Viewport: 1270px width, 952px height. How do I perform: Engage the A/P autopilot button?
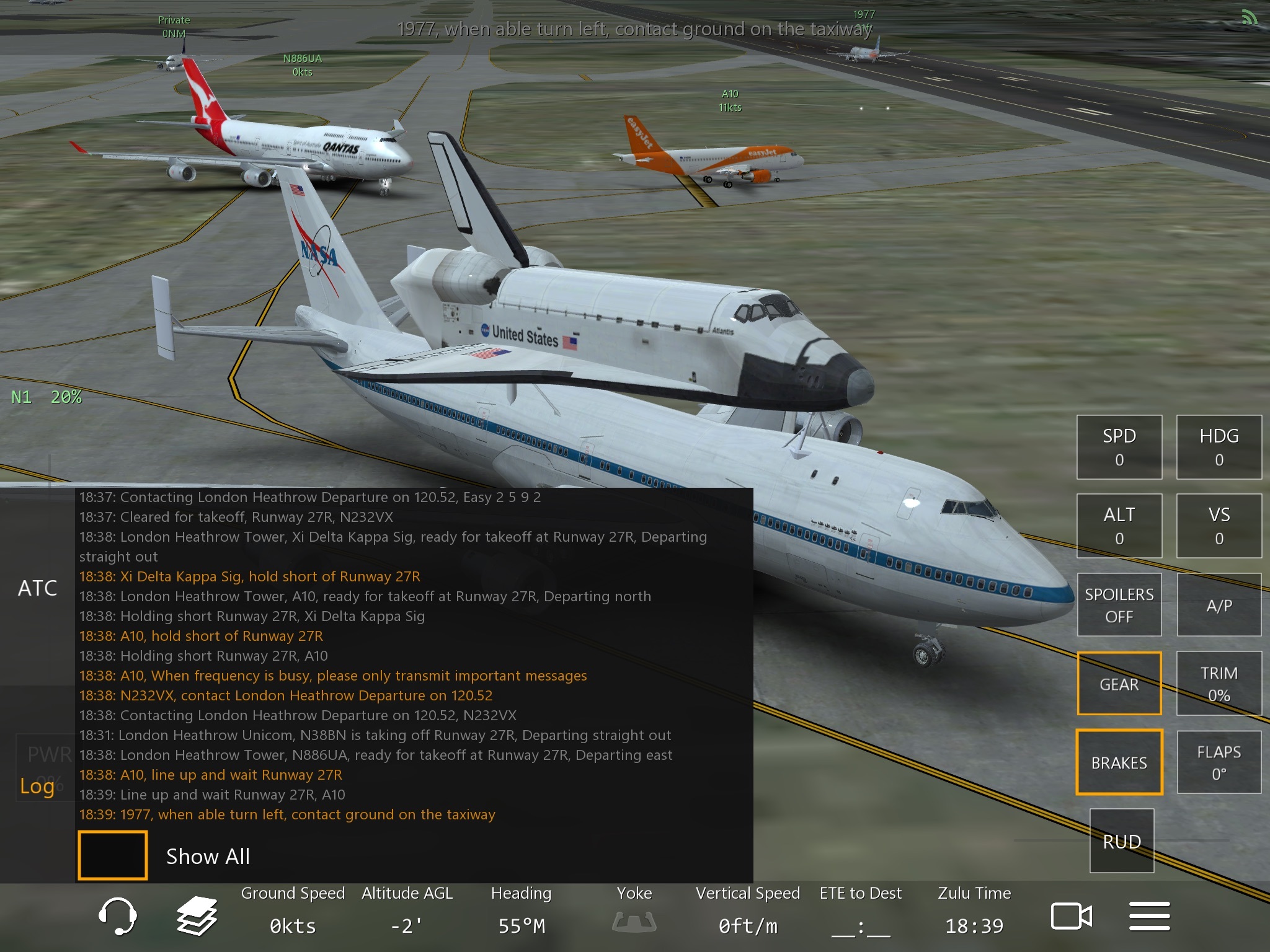[1219, 604]
